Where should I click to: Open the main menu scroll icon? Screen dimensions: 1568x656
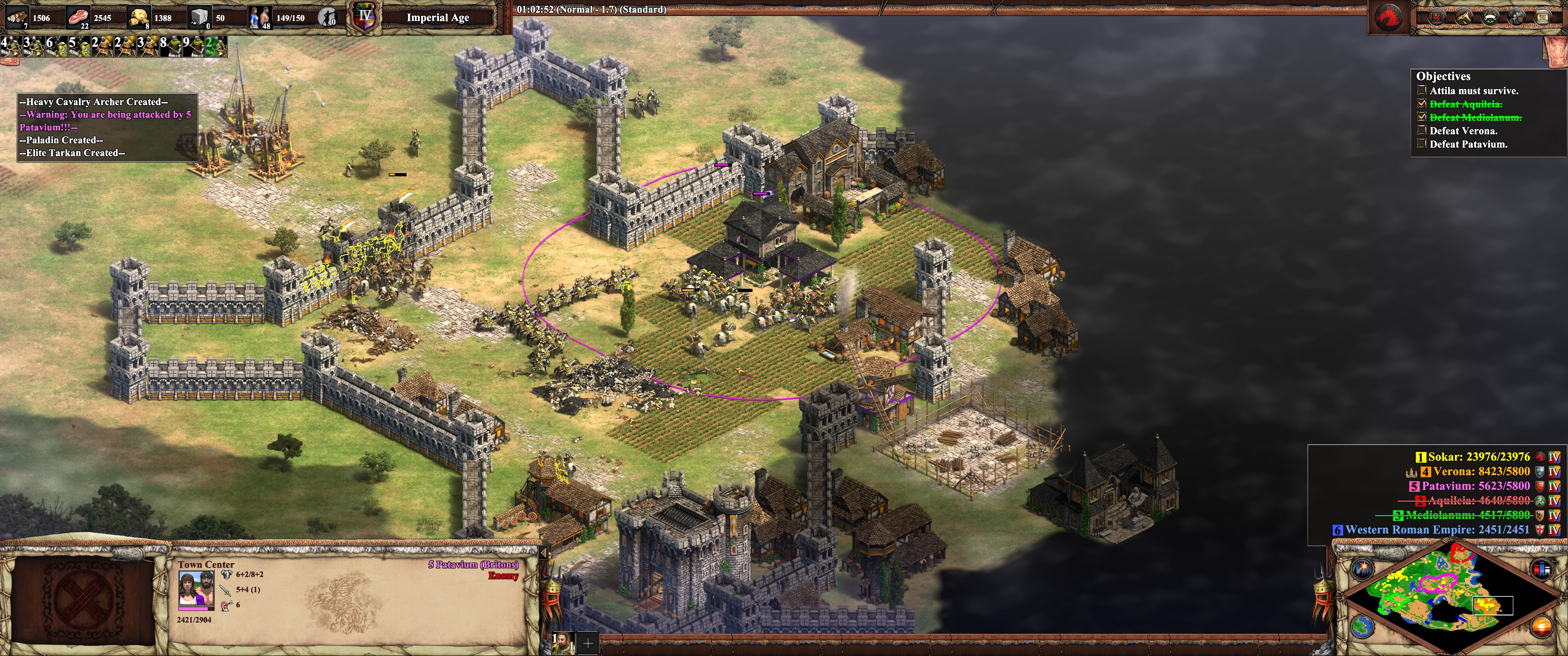pyautogui.click(x=1542, y=17)
